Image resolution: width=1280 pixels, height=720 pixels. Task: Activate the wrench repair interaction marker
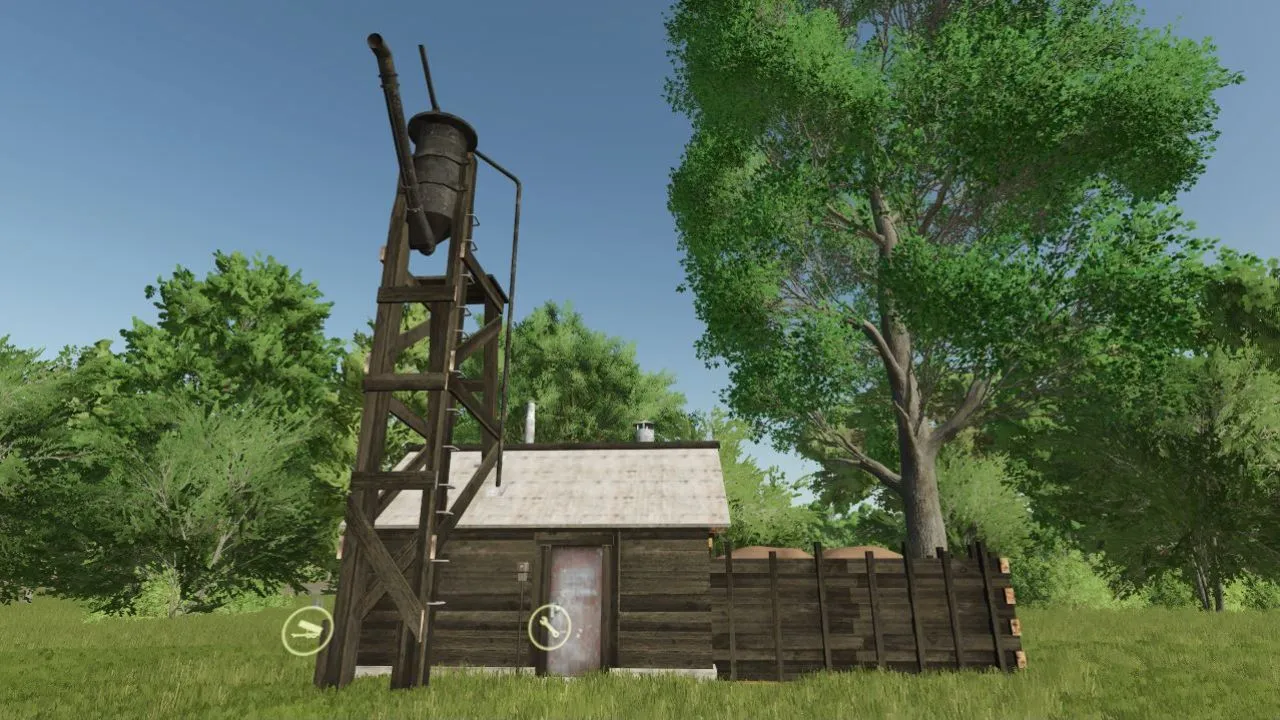pos(549,625)
